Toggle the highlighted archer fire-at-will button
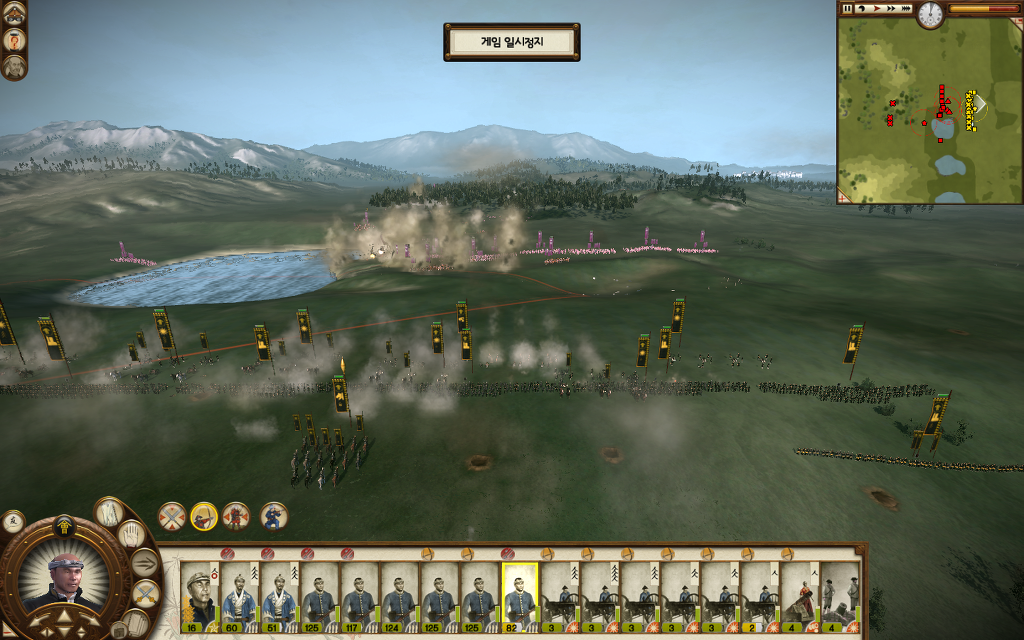1024x640 pixels. (204, 516)
